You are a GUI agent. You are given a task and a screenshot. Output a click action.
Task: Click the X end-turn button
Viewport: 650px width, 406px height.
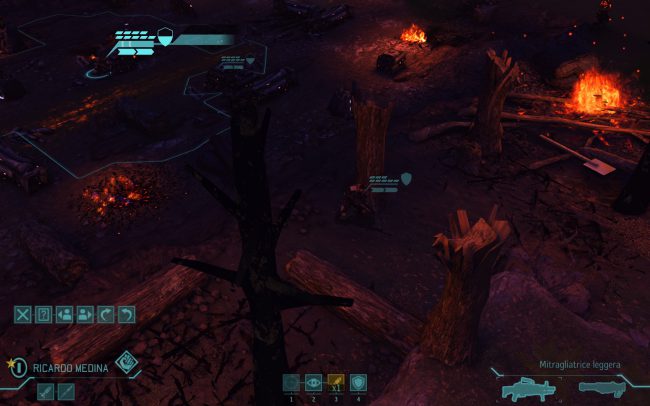[x=23, y=314]
